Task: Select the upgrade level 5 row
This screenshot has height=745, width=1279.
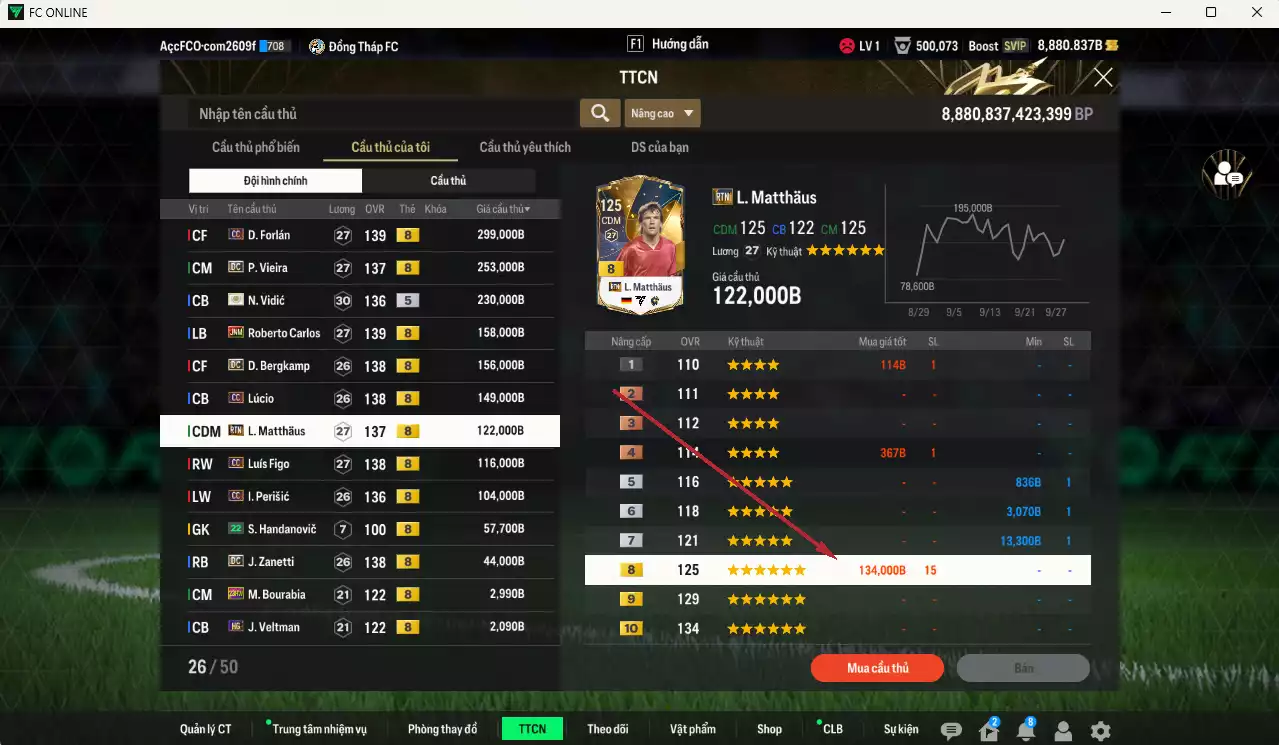Action: [x=837, y=482]
